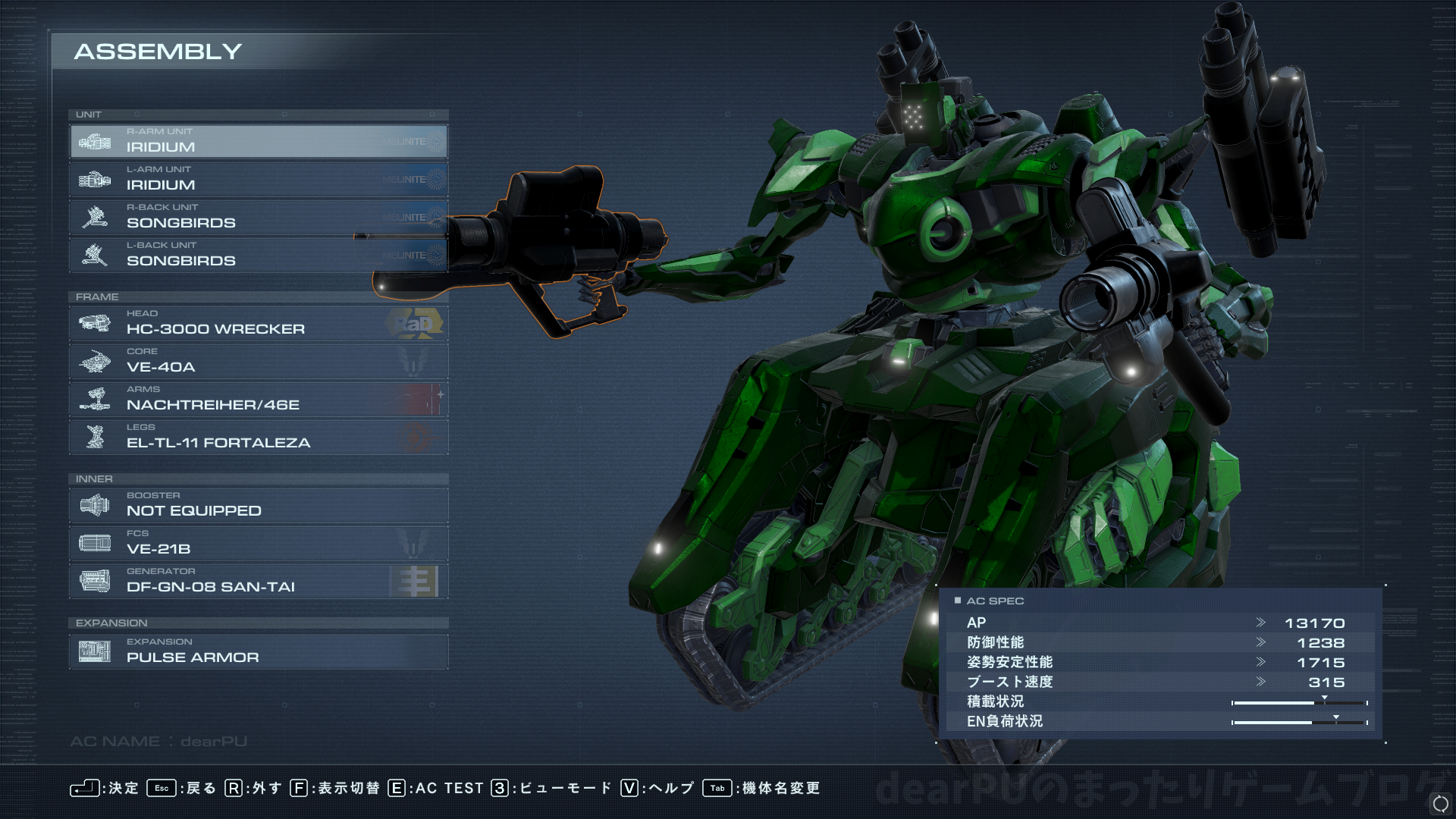Choose the L-ARM UNIT Iridium slot
The height and width of the screenshot is (819, 1456).
click(258, 180)
